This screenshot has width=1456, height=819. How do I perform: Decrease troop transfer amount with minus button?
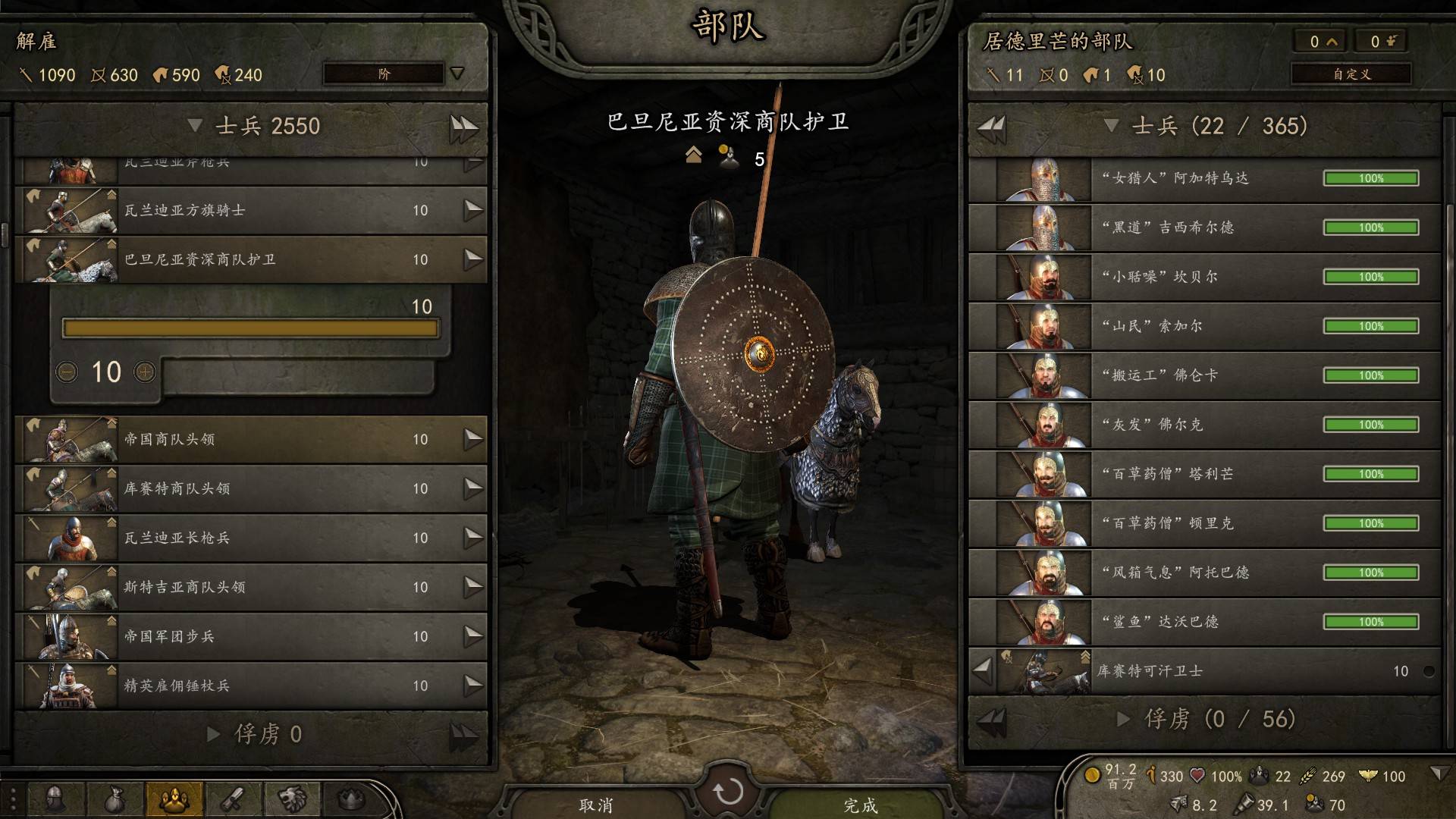click(x=67, y=372)
